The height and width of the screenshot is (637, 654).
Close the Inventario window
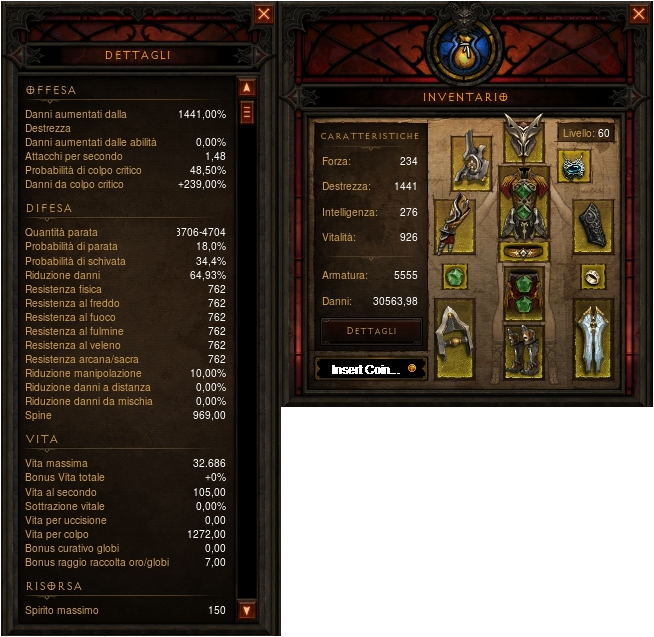point(638,14)
